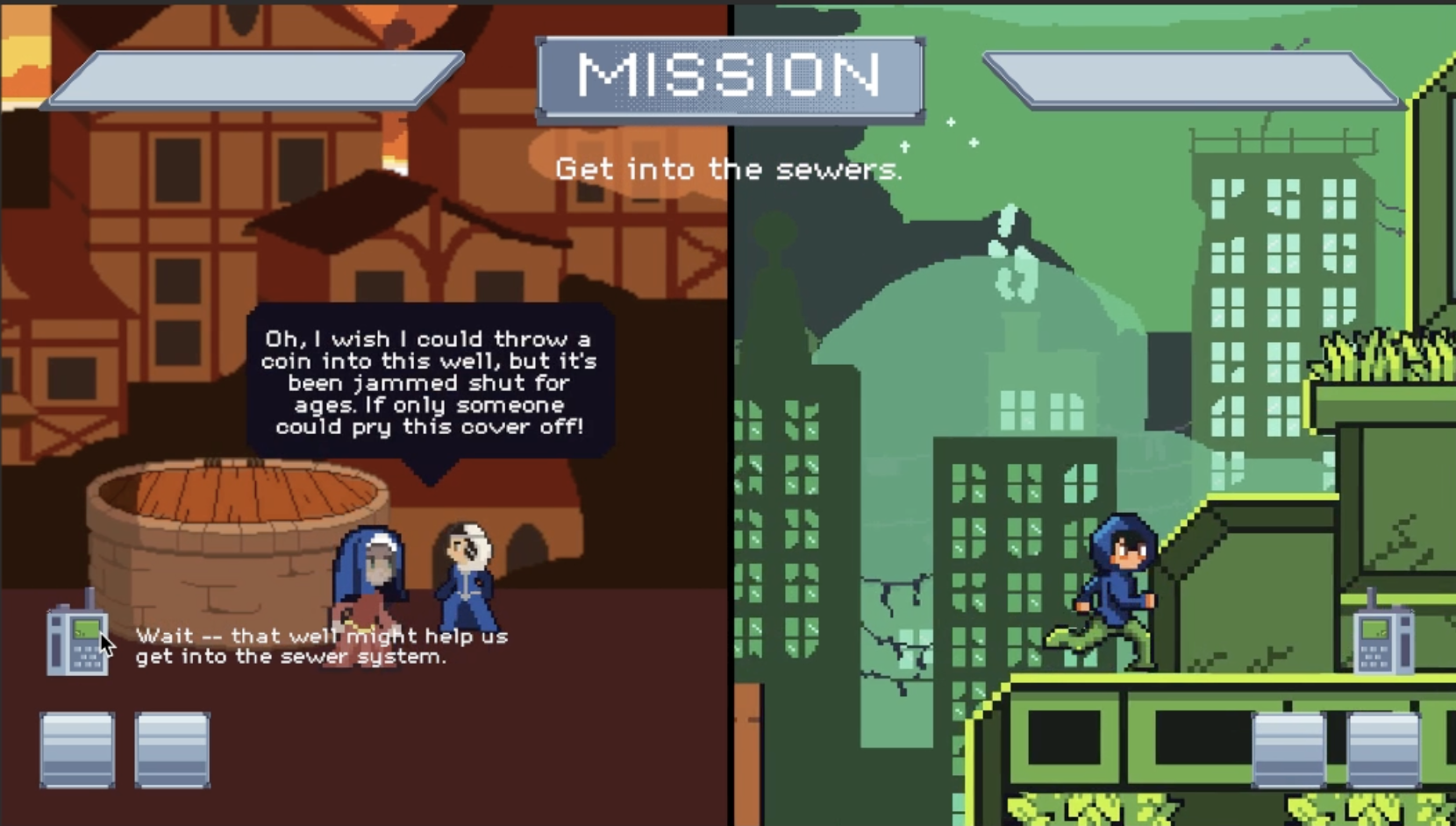Select the first empty inventory slot bottom-left
1456x826 pixels.
[x=76, y=751]
